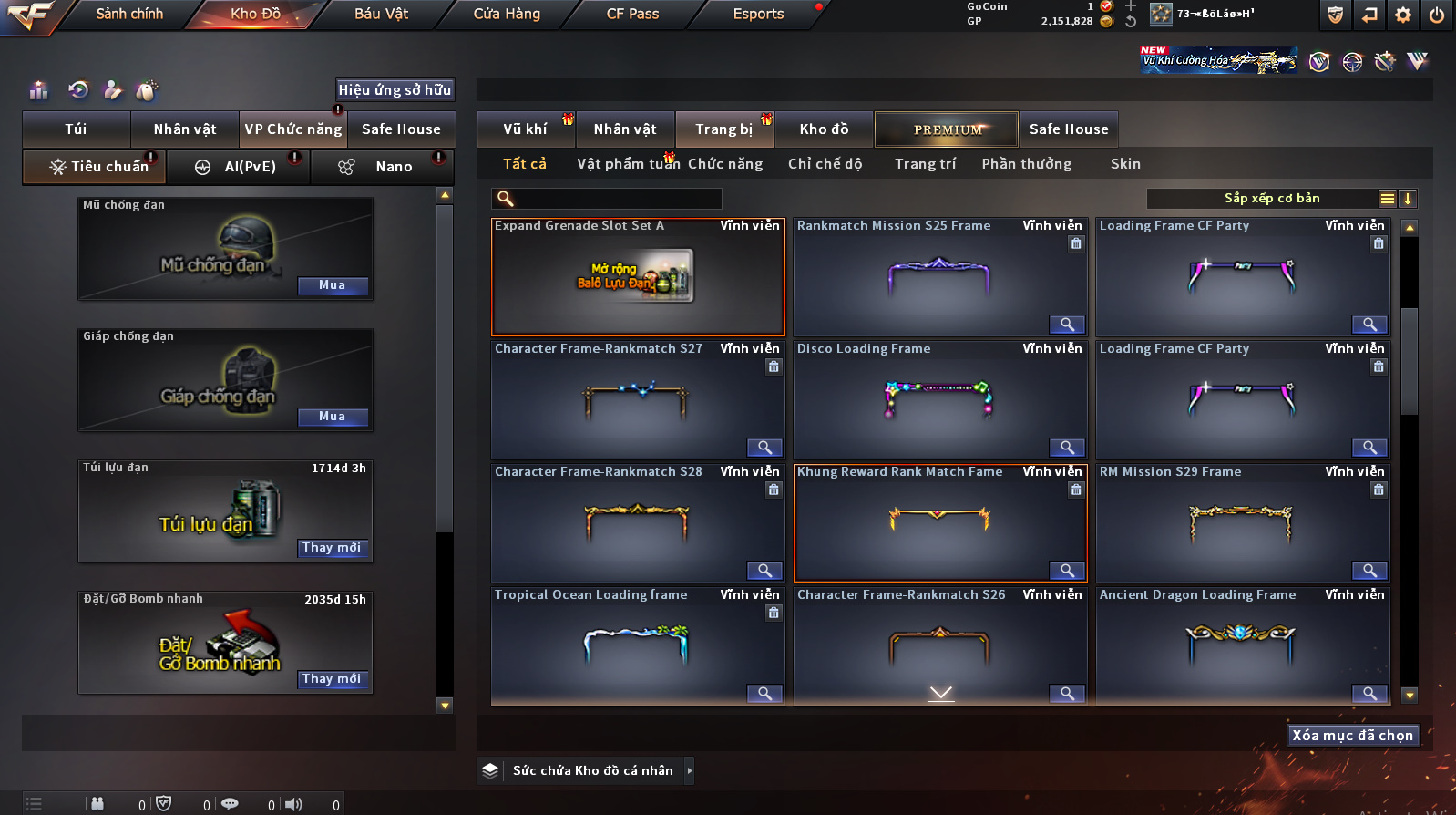Filter items by Chế độ
1456x815 pixels.
pos(825,164)
